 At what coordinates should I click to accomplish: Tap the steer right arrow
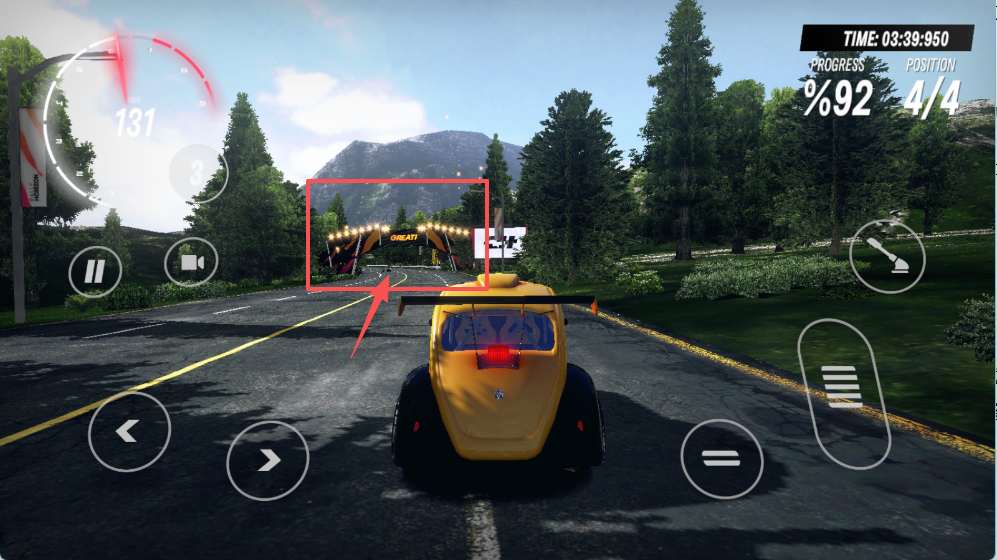click(x=267, y=460)
